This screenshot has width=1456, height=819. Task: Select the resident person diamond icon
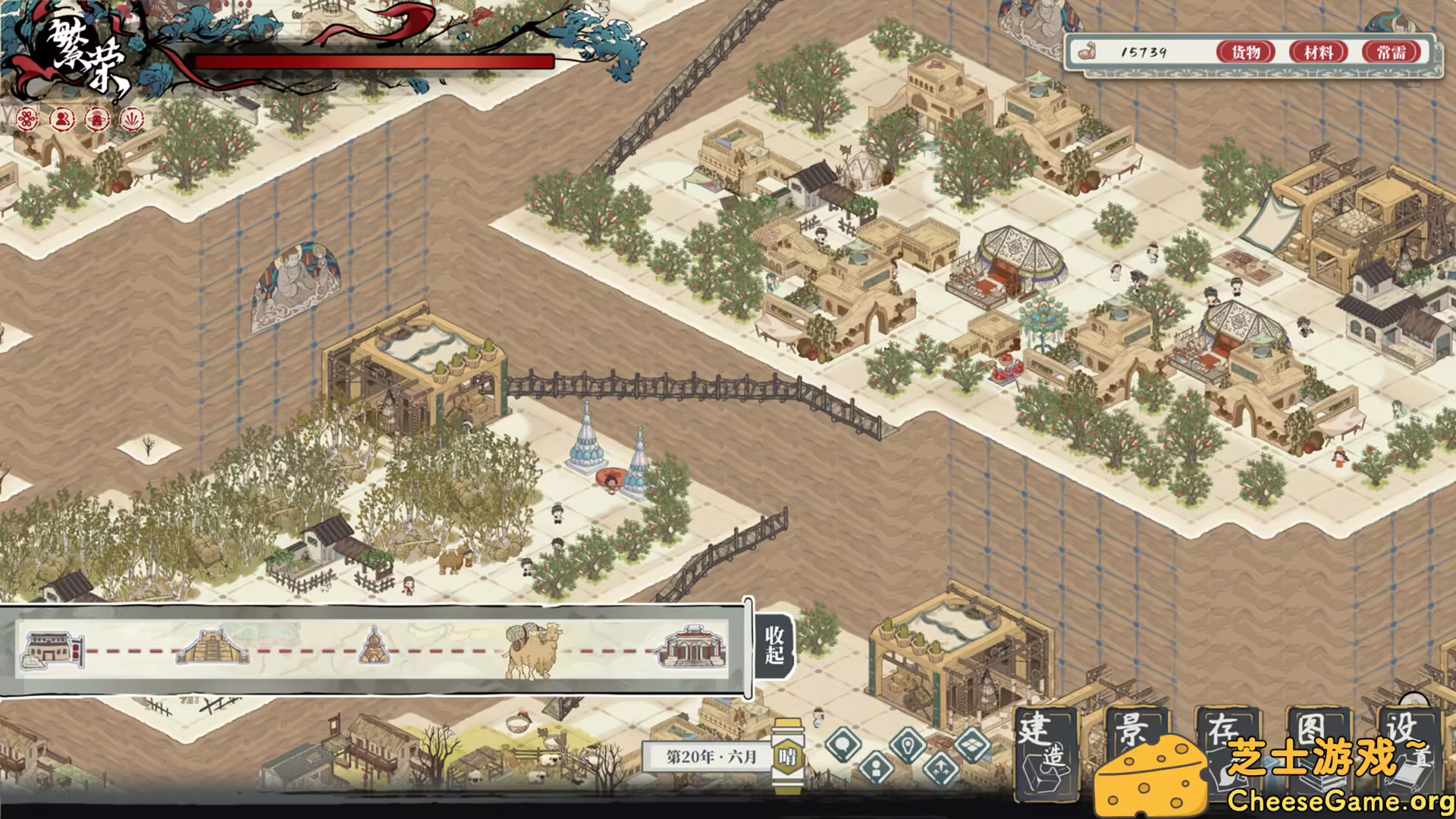(876, 769)
